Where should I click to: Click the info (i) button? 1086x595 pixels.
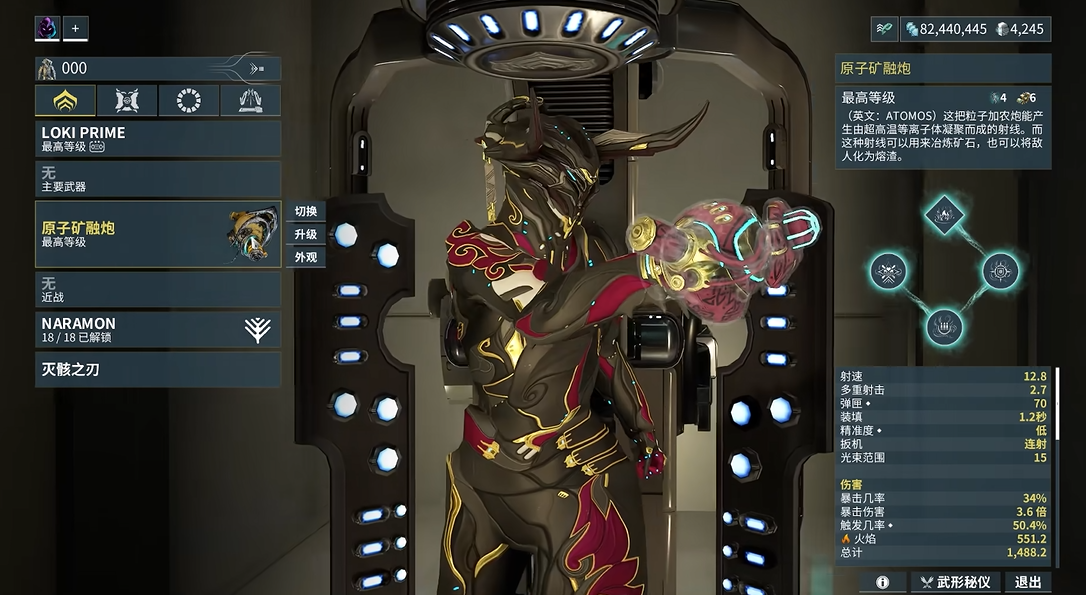[x=883, y=582]
